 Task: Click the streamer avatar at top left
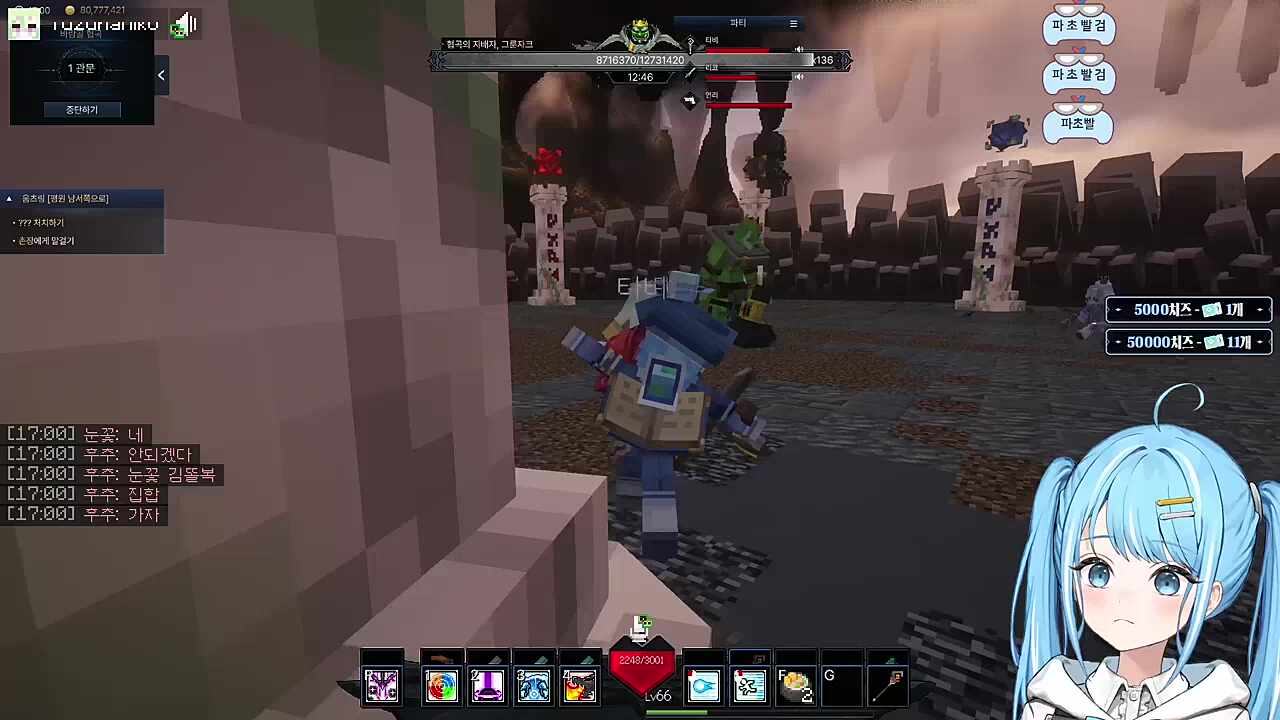[x=24, y=25]
